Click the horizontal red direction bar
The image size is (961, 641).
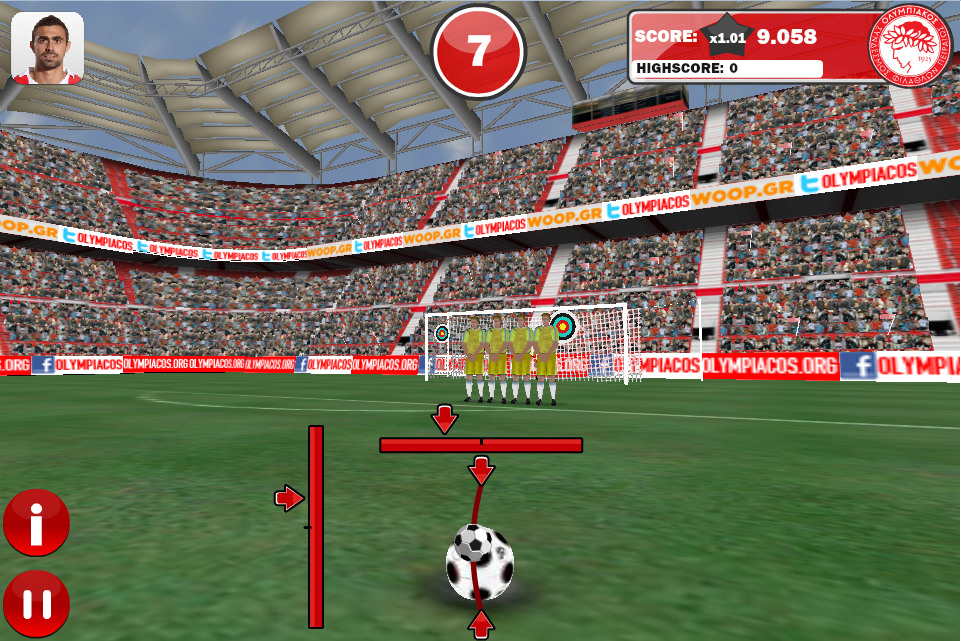(x=480, y=445)
